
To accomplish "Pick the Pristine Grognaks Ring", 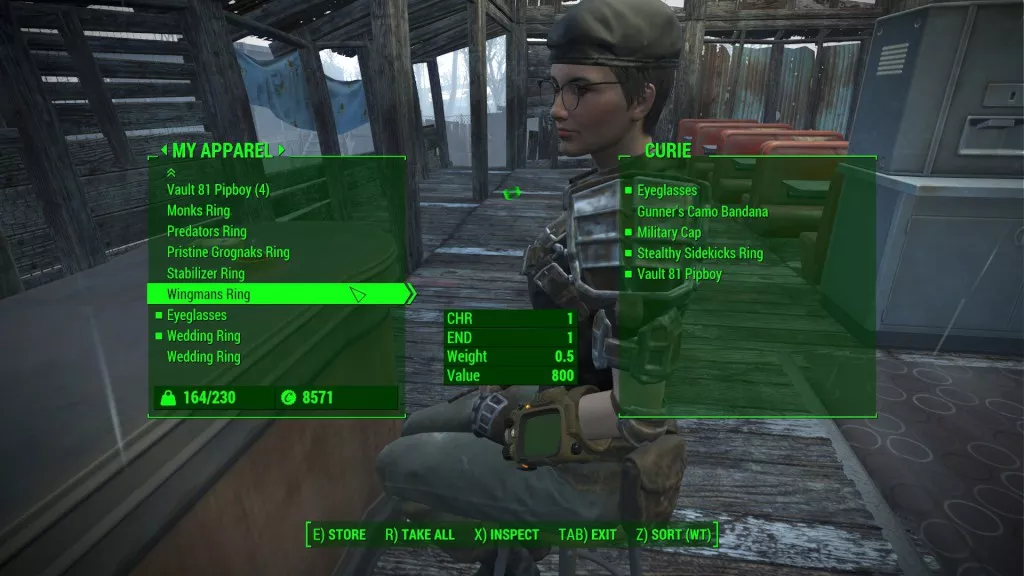I will [228, 253].
